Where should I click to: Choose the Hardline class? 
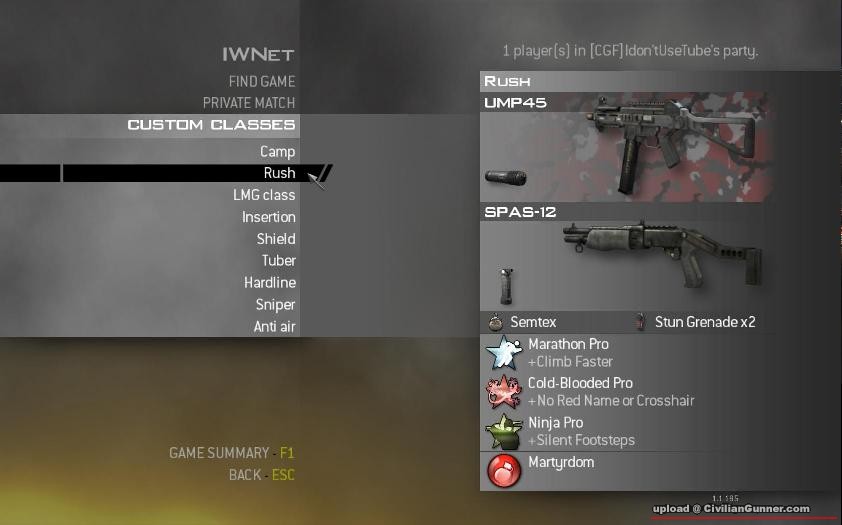pyautogui.click(x=269, y=283)
